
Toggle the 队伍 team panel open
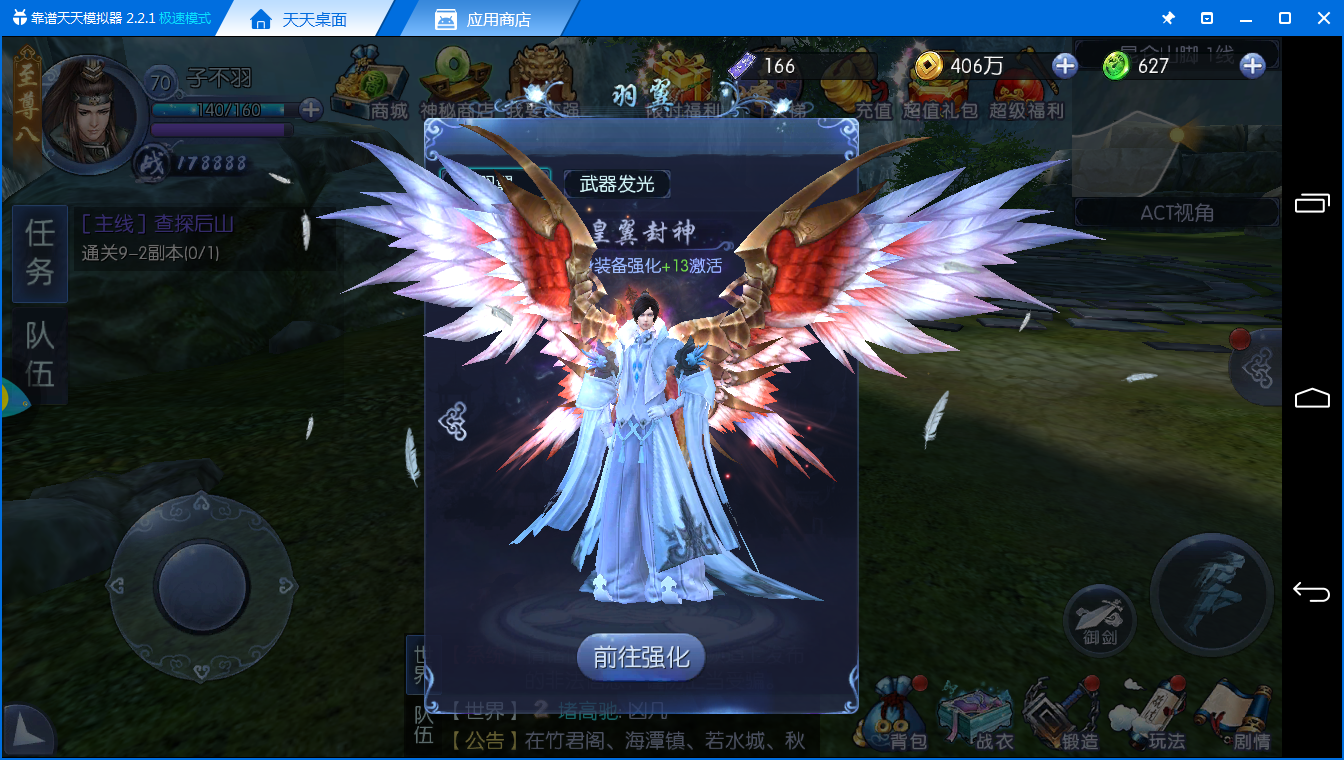pos(39,355)
